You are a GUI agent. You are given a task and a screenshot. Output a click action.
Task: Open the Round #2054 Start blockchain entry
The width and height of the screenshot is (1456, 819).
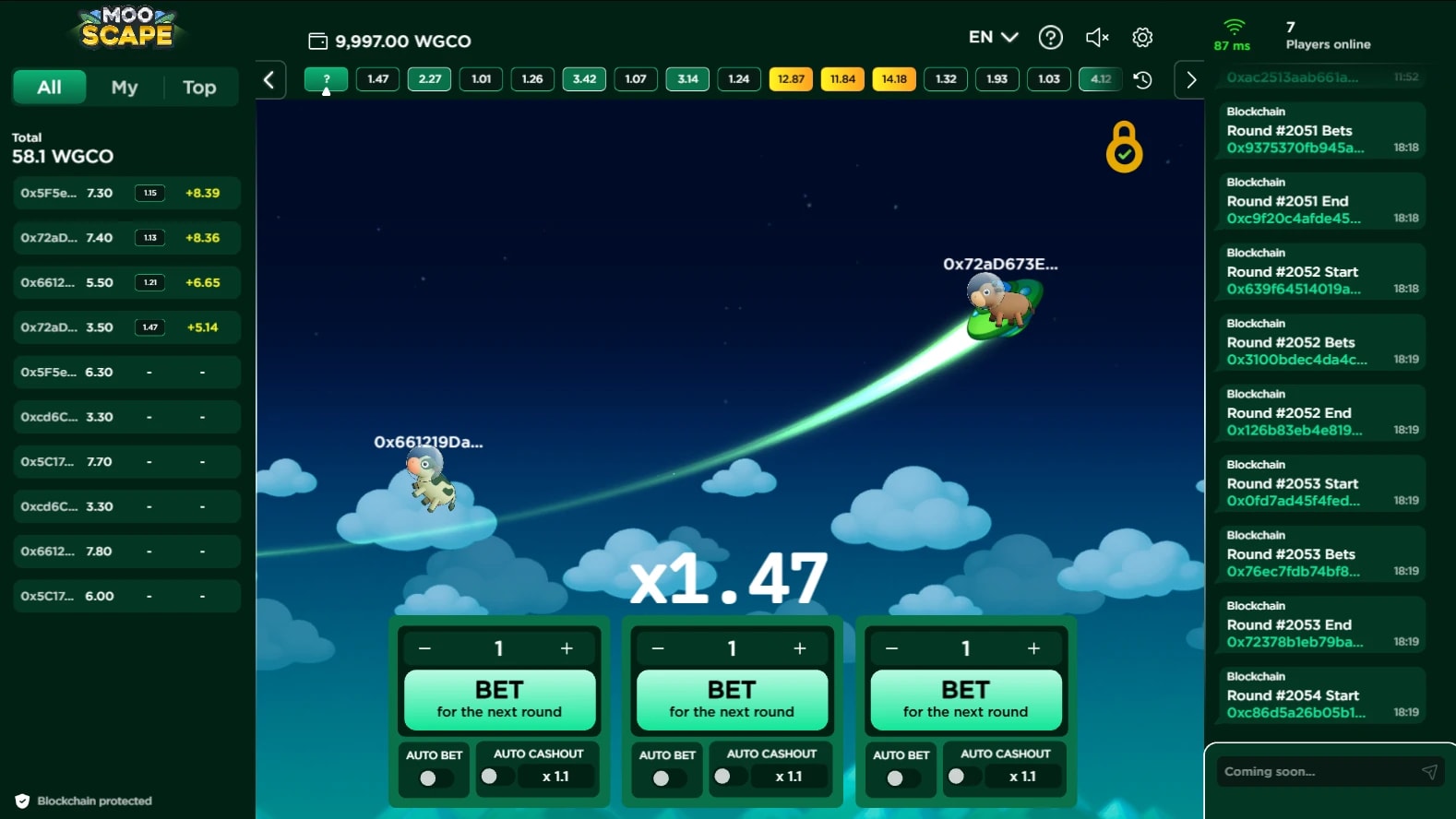[1319, 695]
